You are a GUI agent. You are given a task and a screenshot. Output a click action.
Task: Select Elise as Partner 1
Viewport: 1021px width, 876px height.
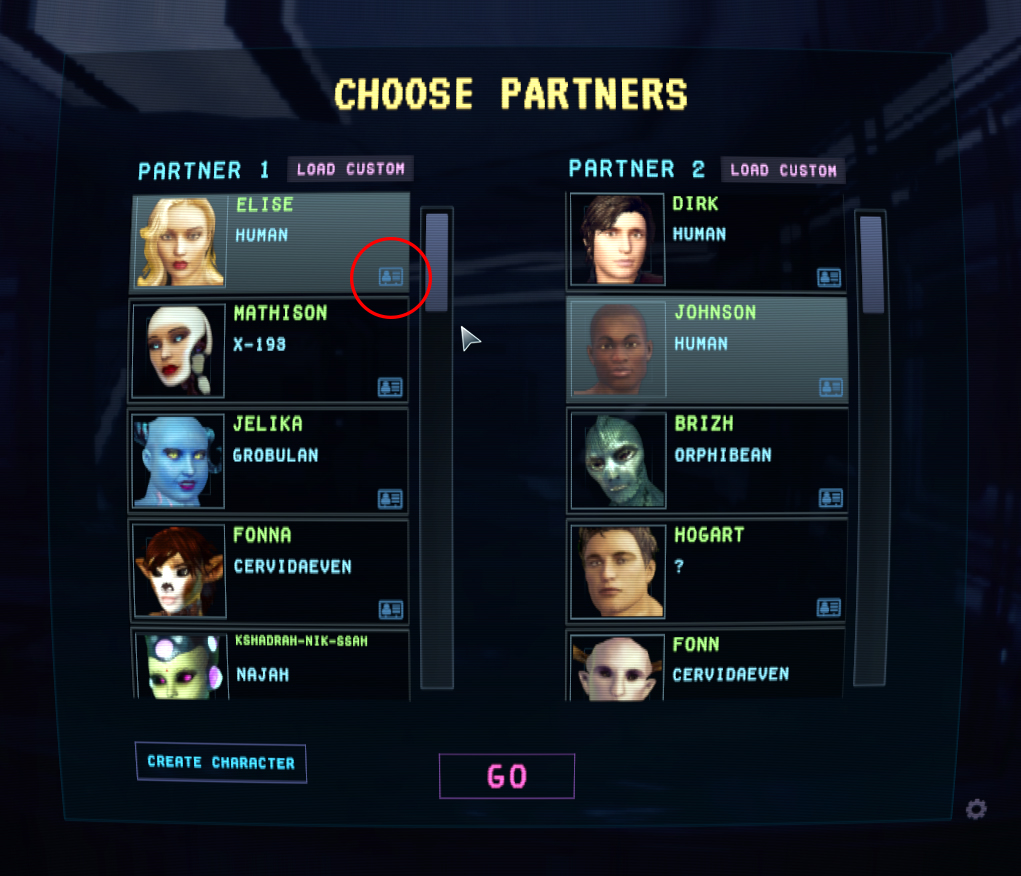point(270,241)
